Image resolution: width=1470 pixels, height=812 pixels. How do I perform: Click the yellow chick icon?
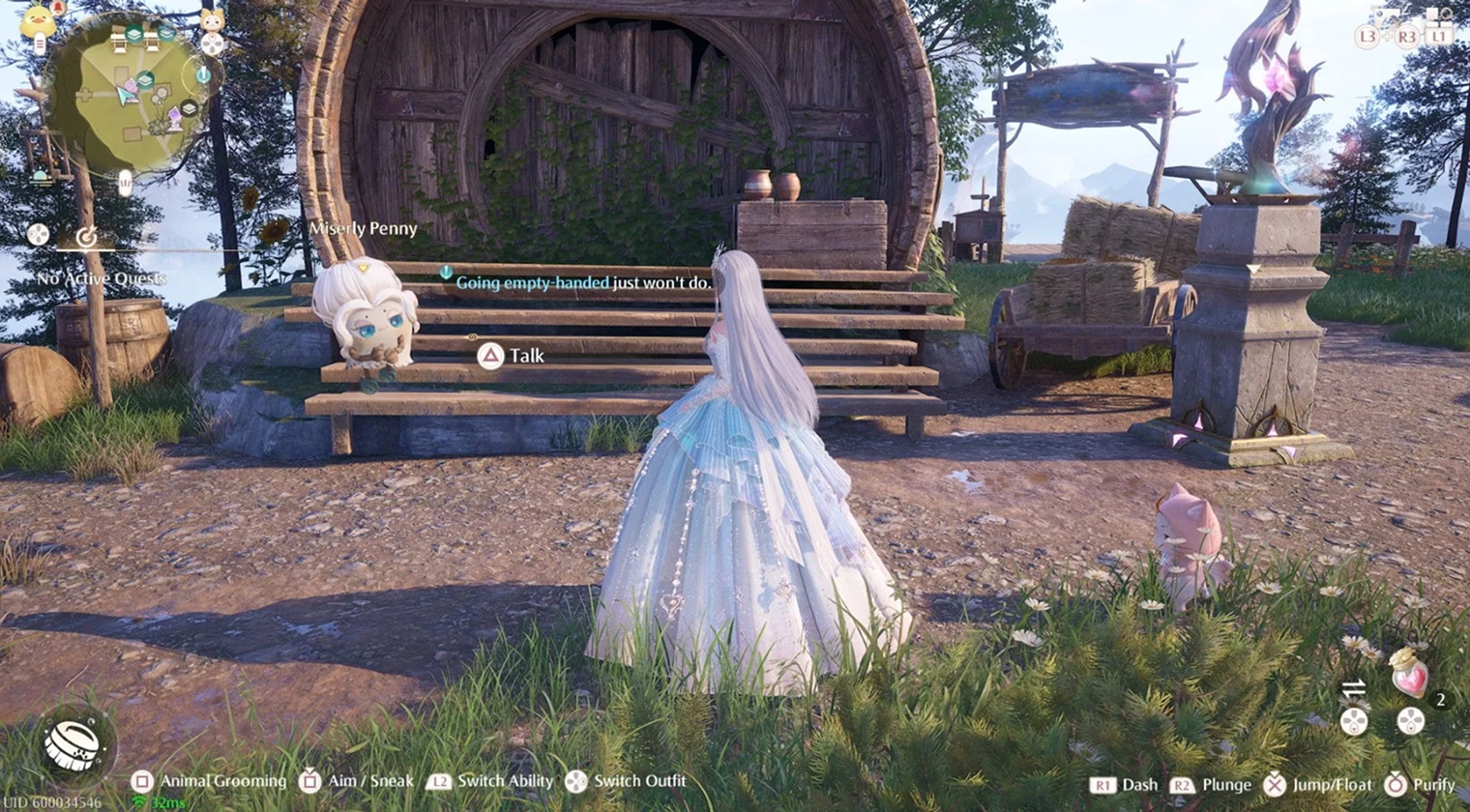coord(39,21)
